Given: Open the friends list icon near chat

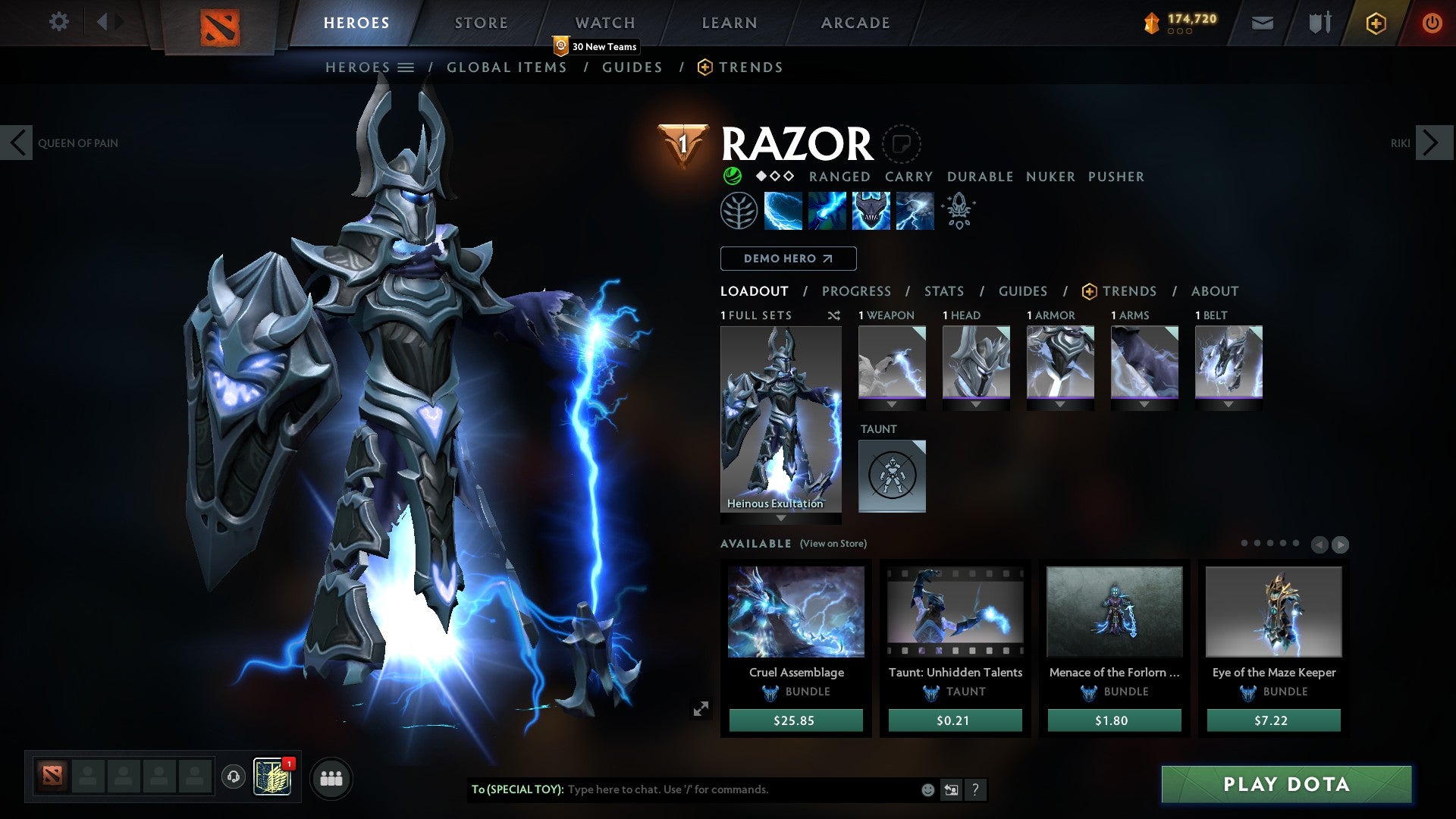Looking at the screenshot, I should 331,778.
